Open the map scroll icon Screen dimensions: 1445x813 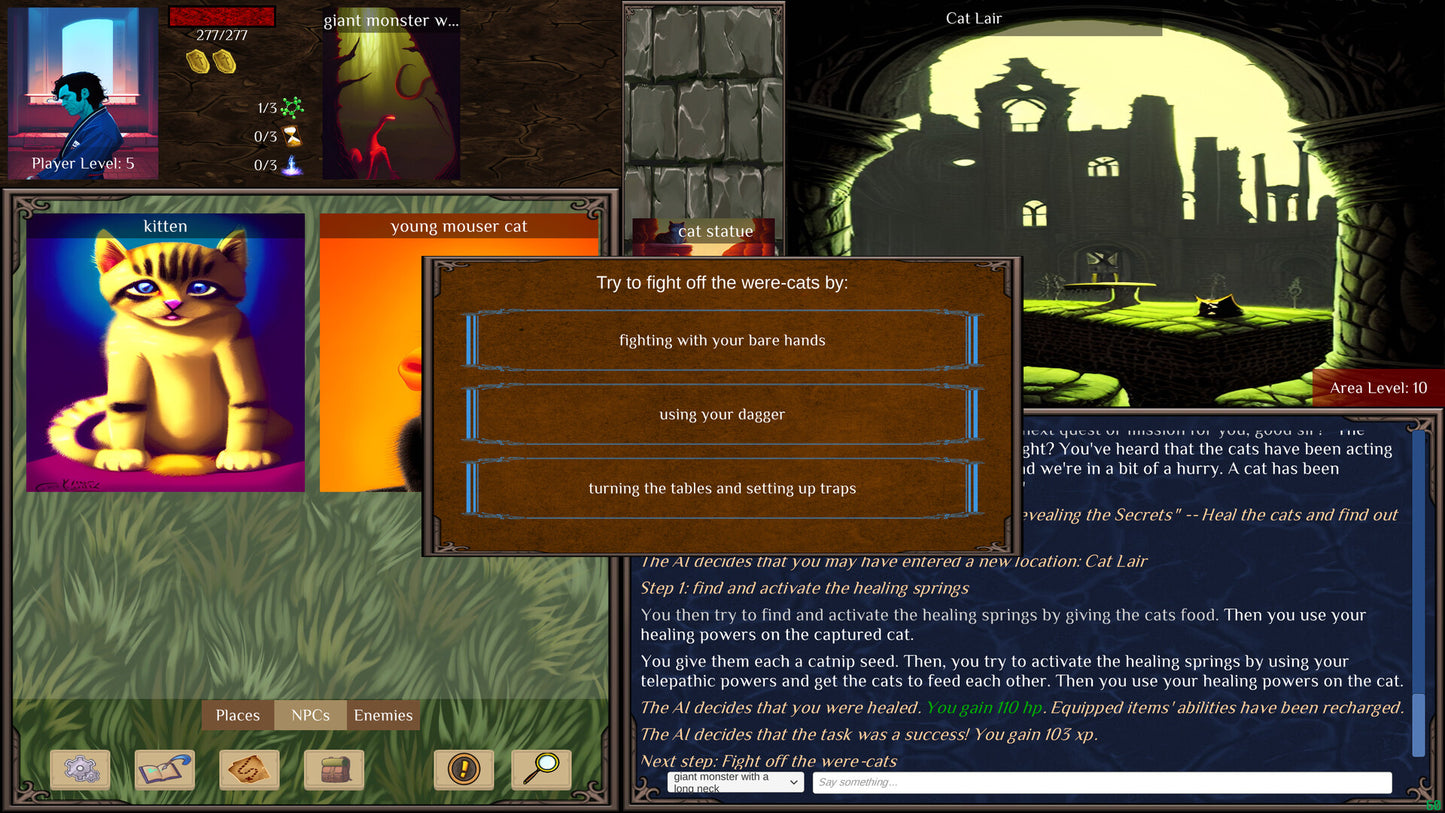(x=249, y=770)
